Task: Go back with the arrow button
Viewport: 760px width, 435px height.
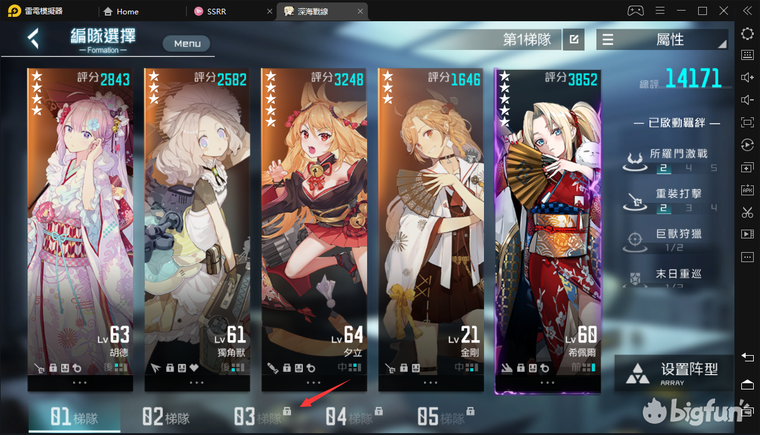Action: pyautogui.click(x=33, y=39)
